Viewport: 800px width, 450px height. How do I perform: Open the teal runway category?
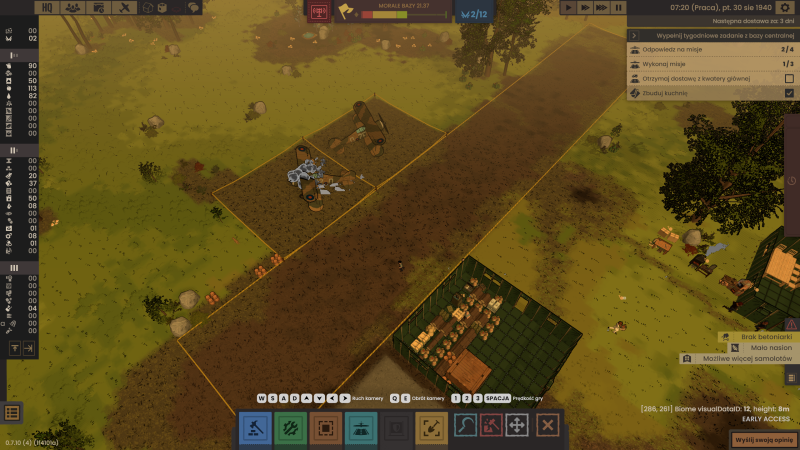(361, 427)
